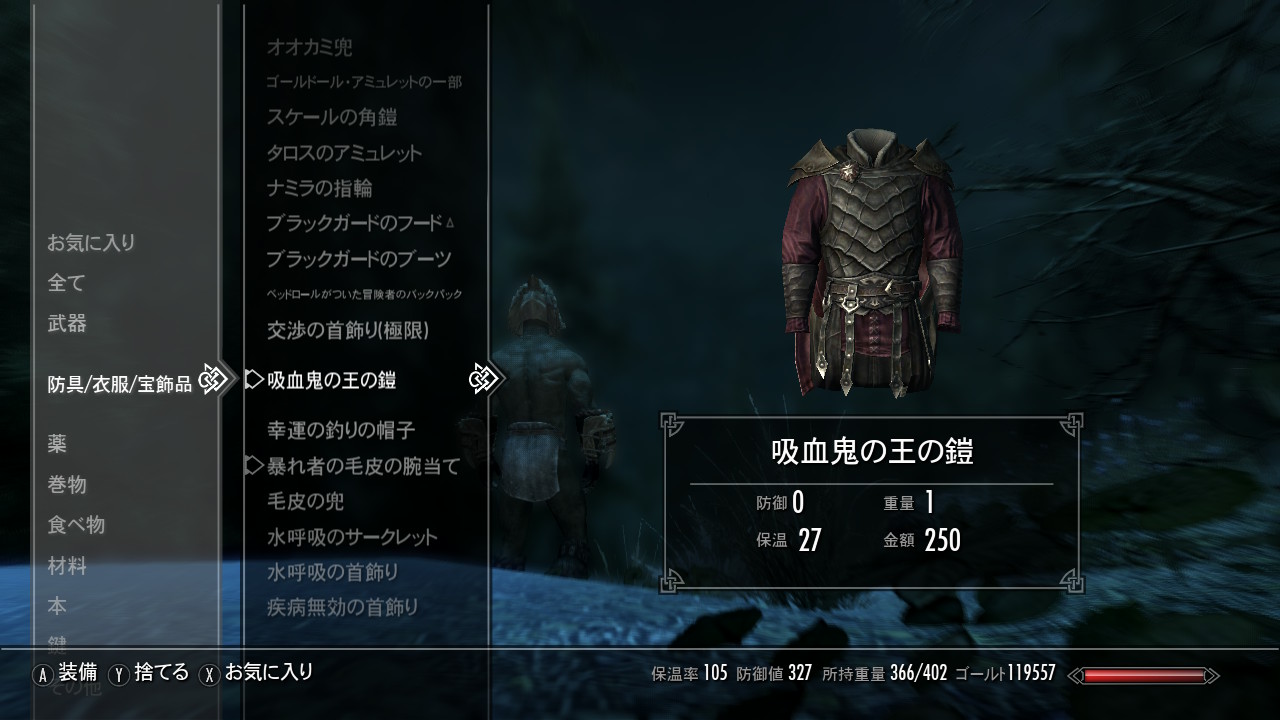Choose 暴れ者の毛皮の腕当て entry
The width and height of the screenshot is (1280, 720).
(x=363, y=466)
